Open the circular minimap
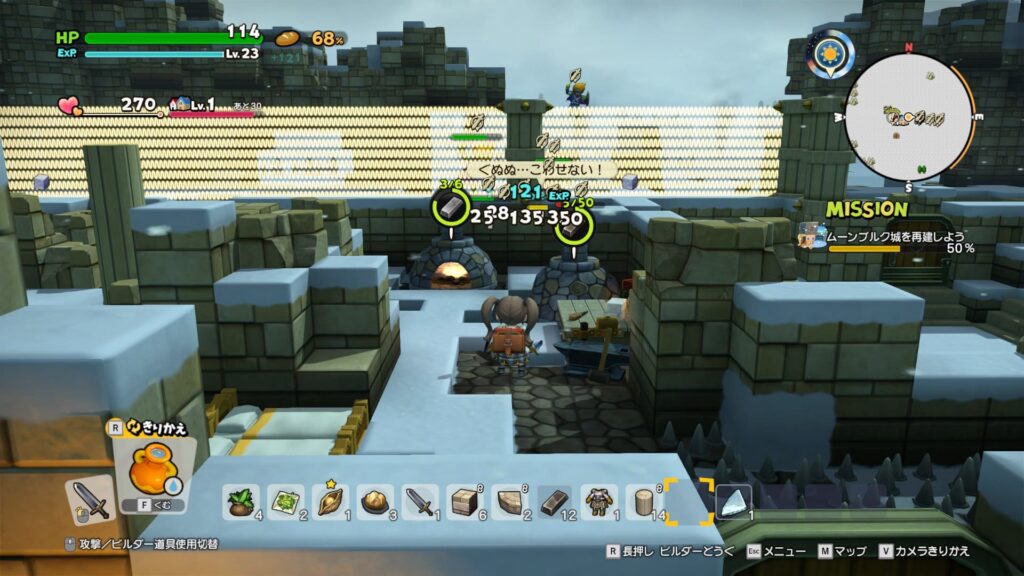1024x576 pixels. click(x=908, y=117)
